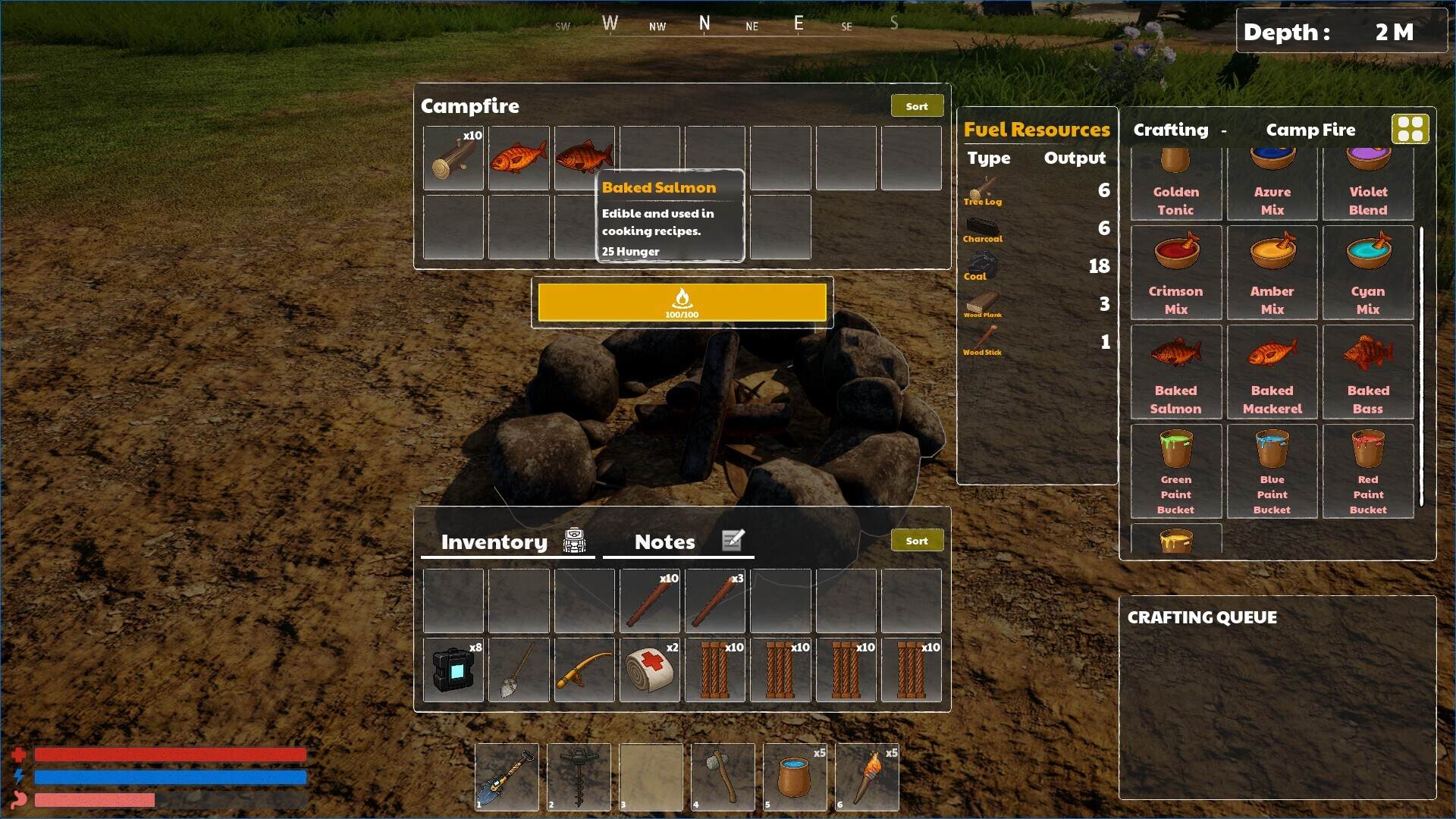Select the bandage stack in the inventory
The image size is (1456, 819).
[x=650, y=670]
